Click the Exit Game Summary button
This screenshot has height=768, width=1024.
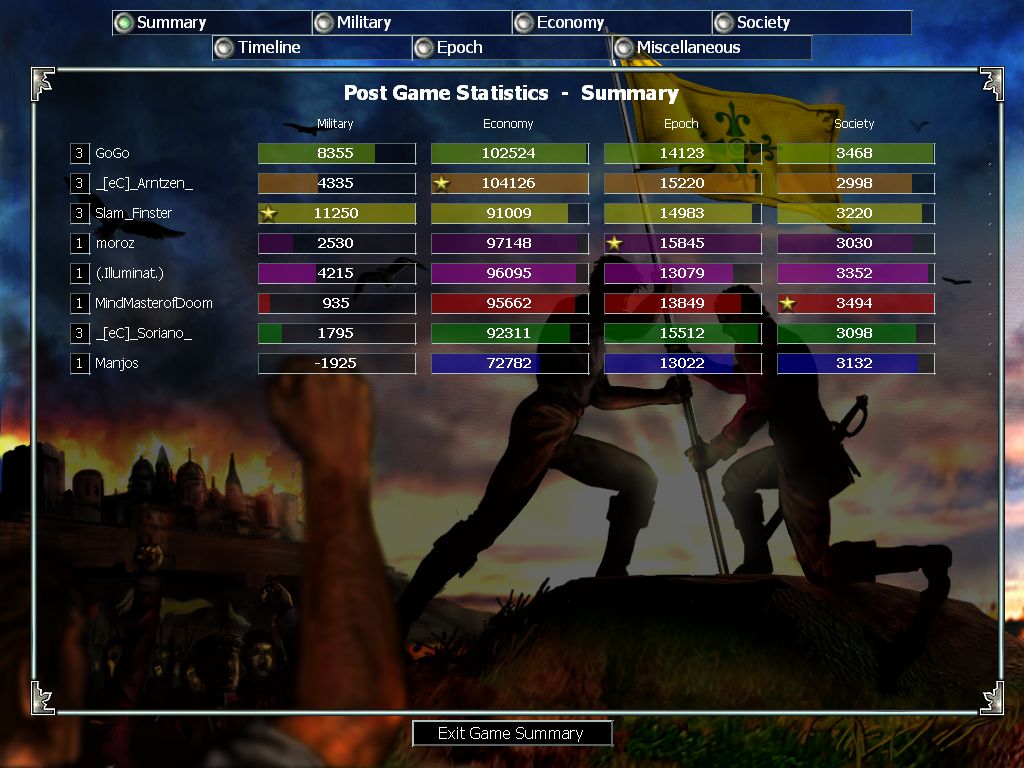511,733
